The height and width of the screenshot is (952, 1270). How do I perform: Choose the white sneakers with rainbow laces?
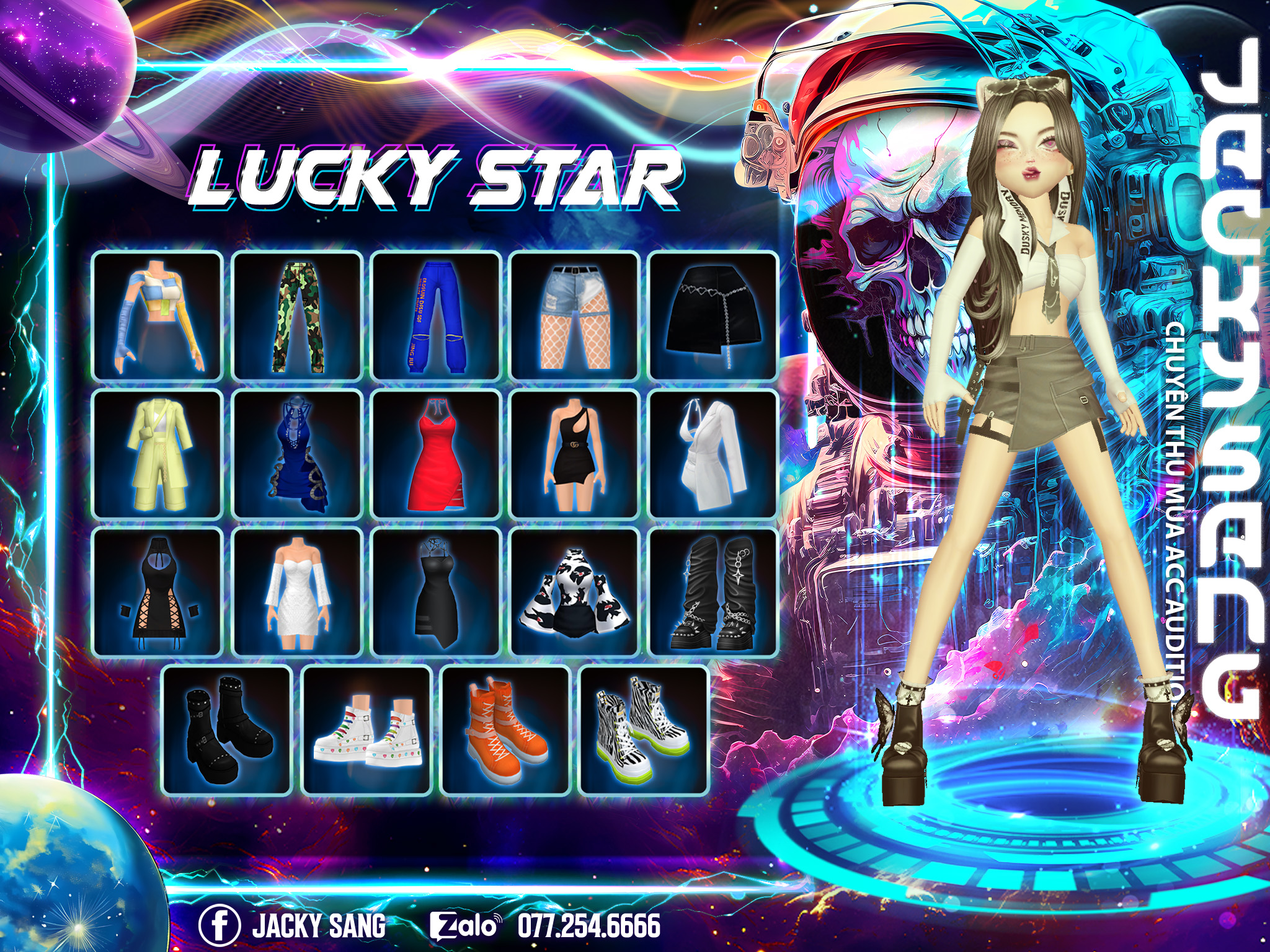pyautogui.click(x=366, y=731)
